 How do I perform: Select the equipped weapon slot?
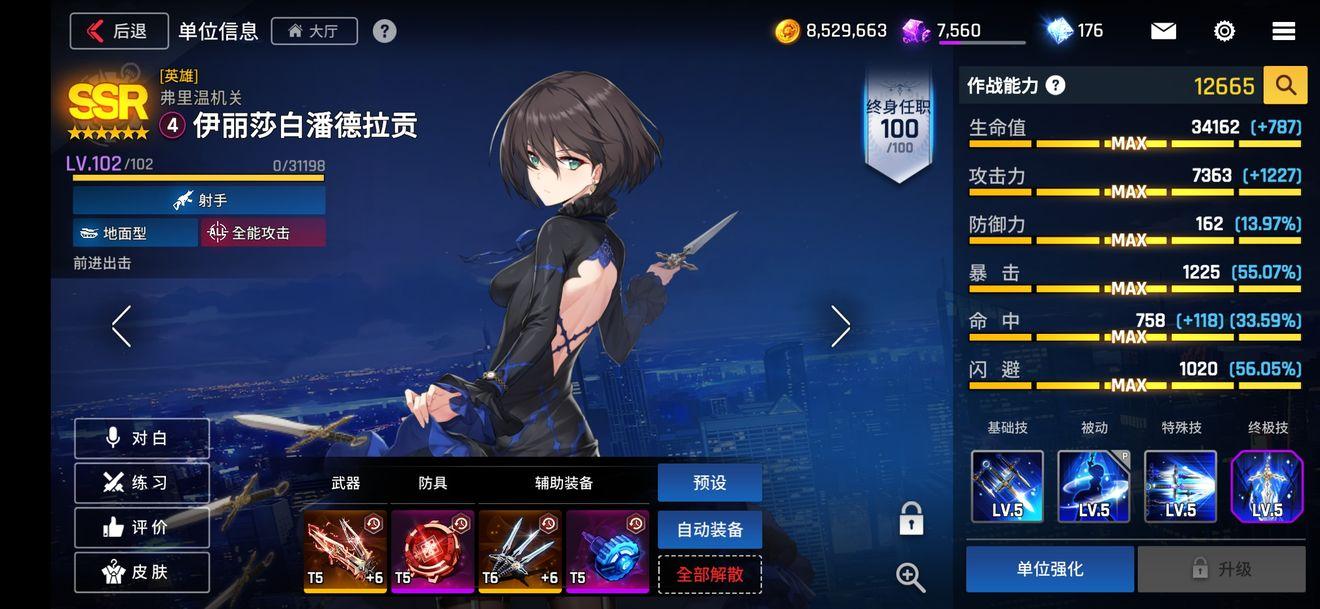tap(344, 550)
